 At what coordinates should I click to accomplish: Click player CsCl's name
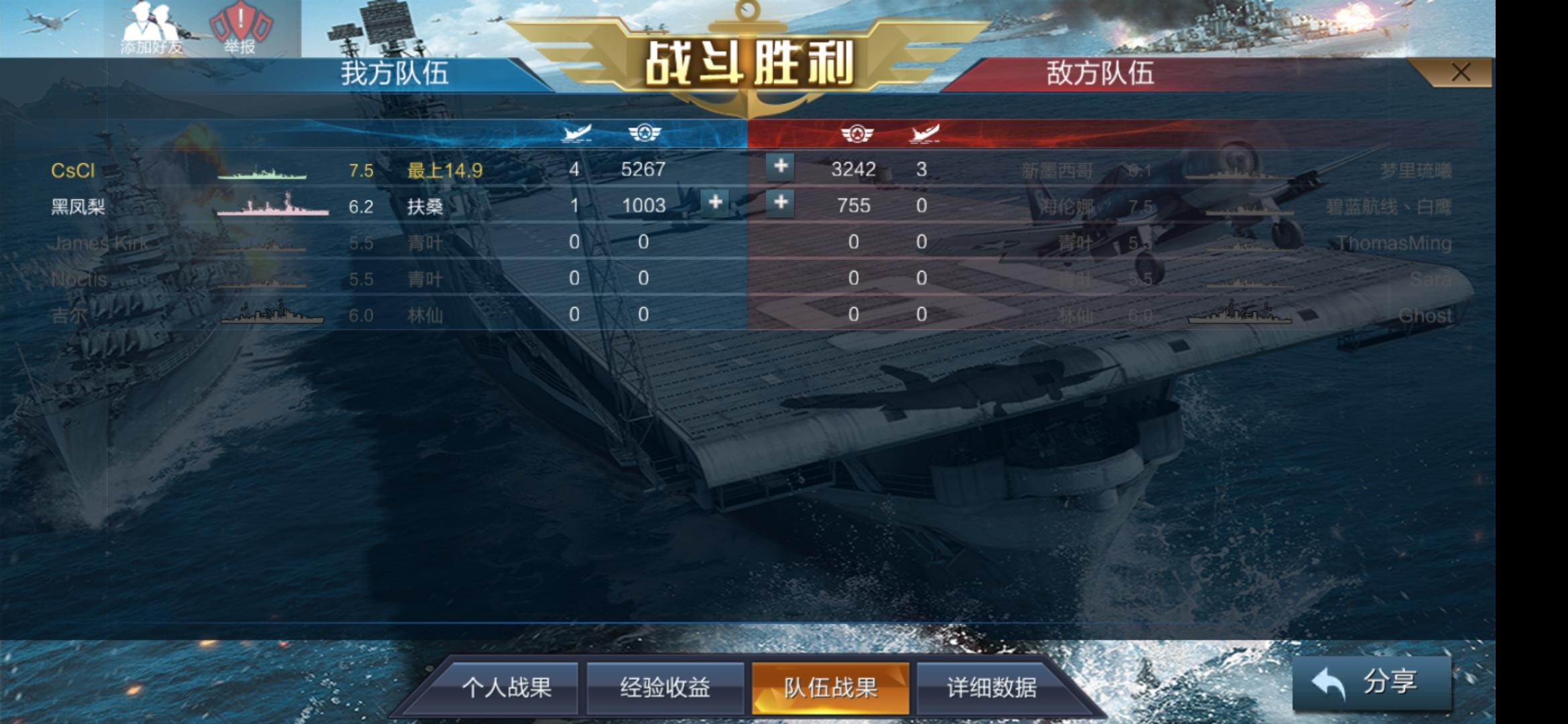tap(71, 170)
